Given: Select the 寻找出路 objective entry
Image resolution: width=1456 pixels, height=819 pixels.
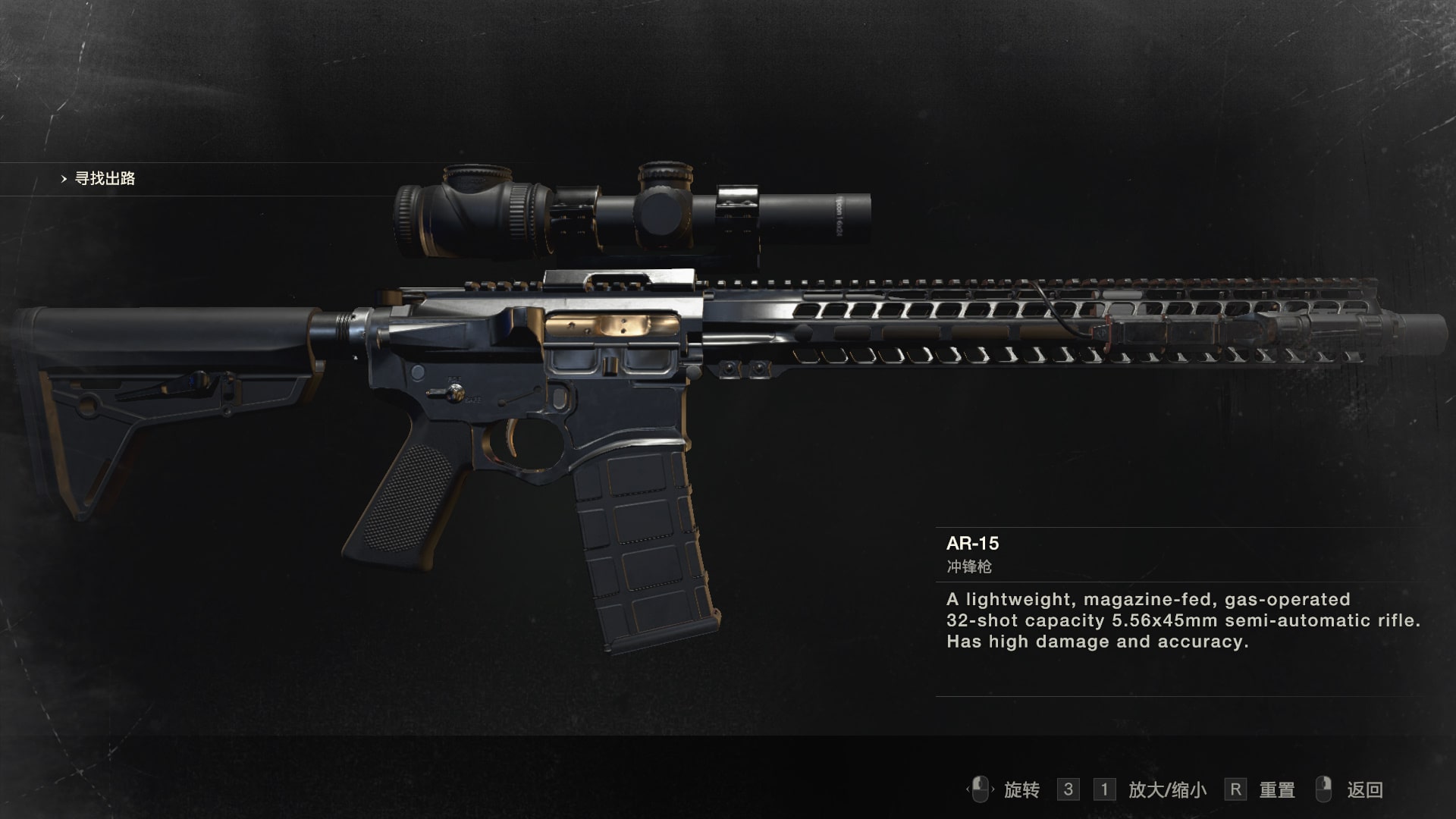Looking at the screenshot, I should [x=105, y=179].
